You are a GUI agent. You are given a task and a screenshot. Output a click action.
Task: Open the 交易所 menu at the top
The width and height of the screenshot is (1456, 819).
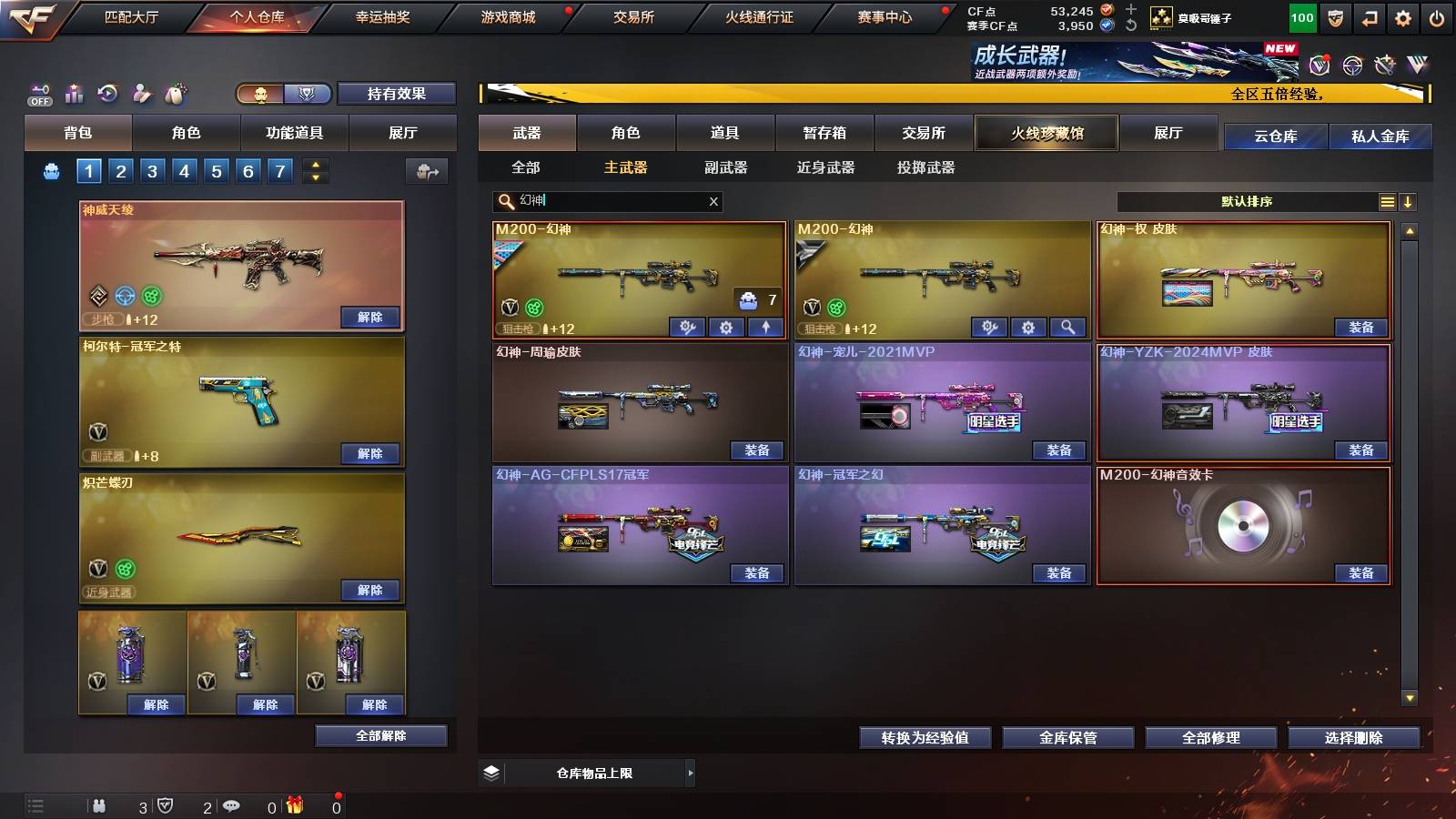pos(634,16)
